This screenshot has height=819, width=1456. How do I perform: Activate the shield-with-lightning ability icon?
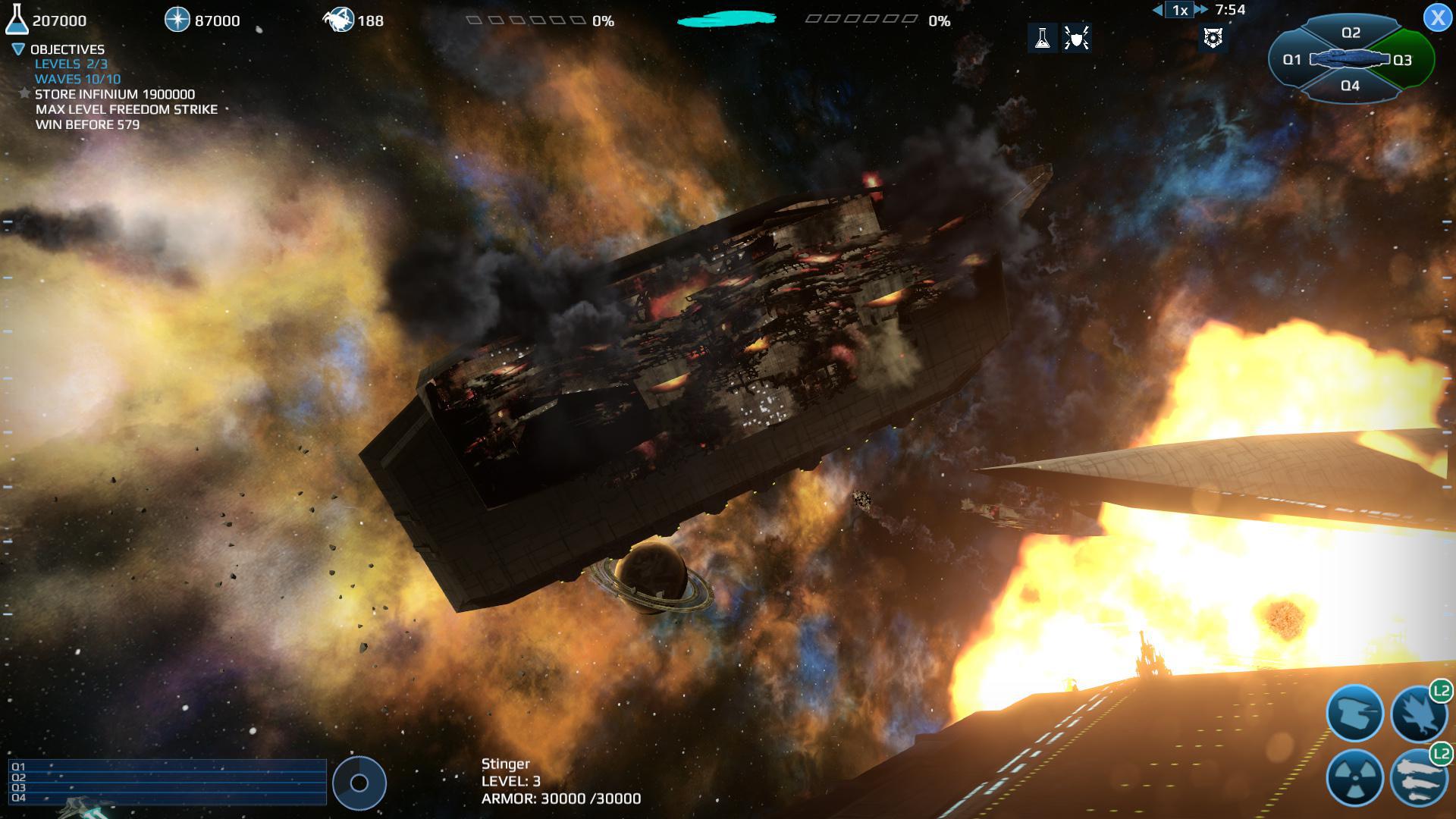[1078, 39]
